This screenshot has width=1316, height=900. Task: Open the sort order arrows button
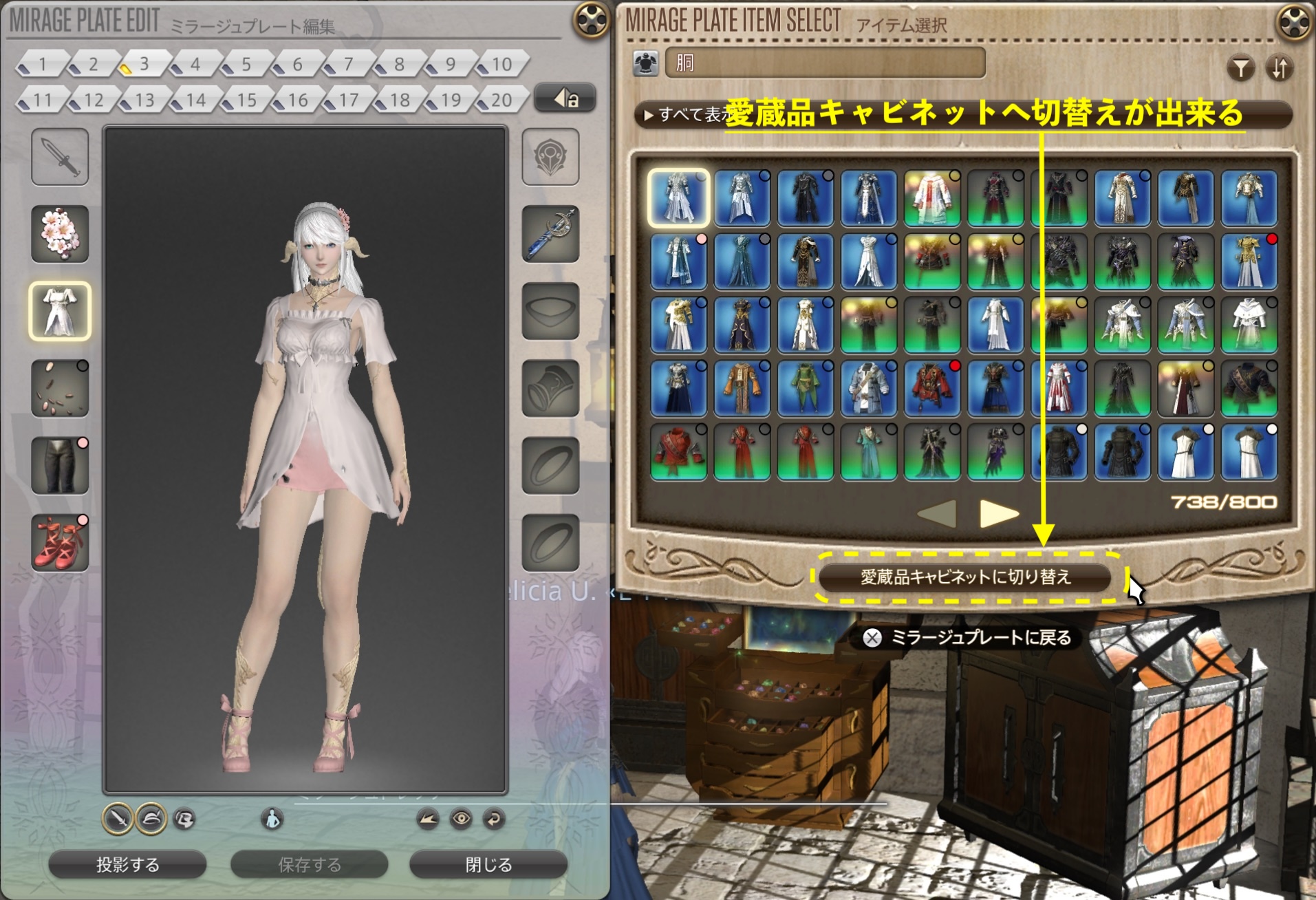[x=1279, y=68]
